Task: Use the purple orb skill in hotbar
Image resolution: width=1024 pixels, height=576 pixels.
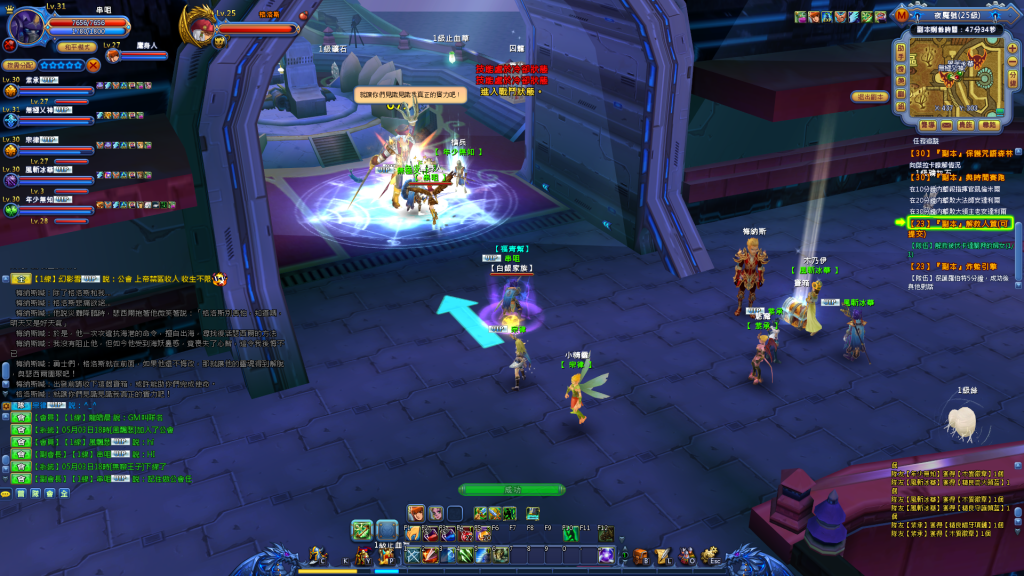Action: [x=606, y=555]
